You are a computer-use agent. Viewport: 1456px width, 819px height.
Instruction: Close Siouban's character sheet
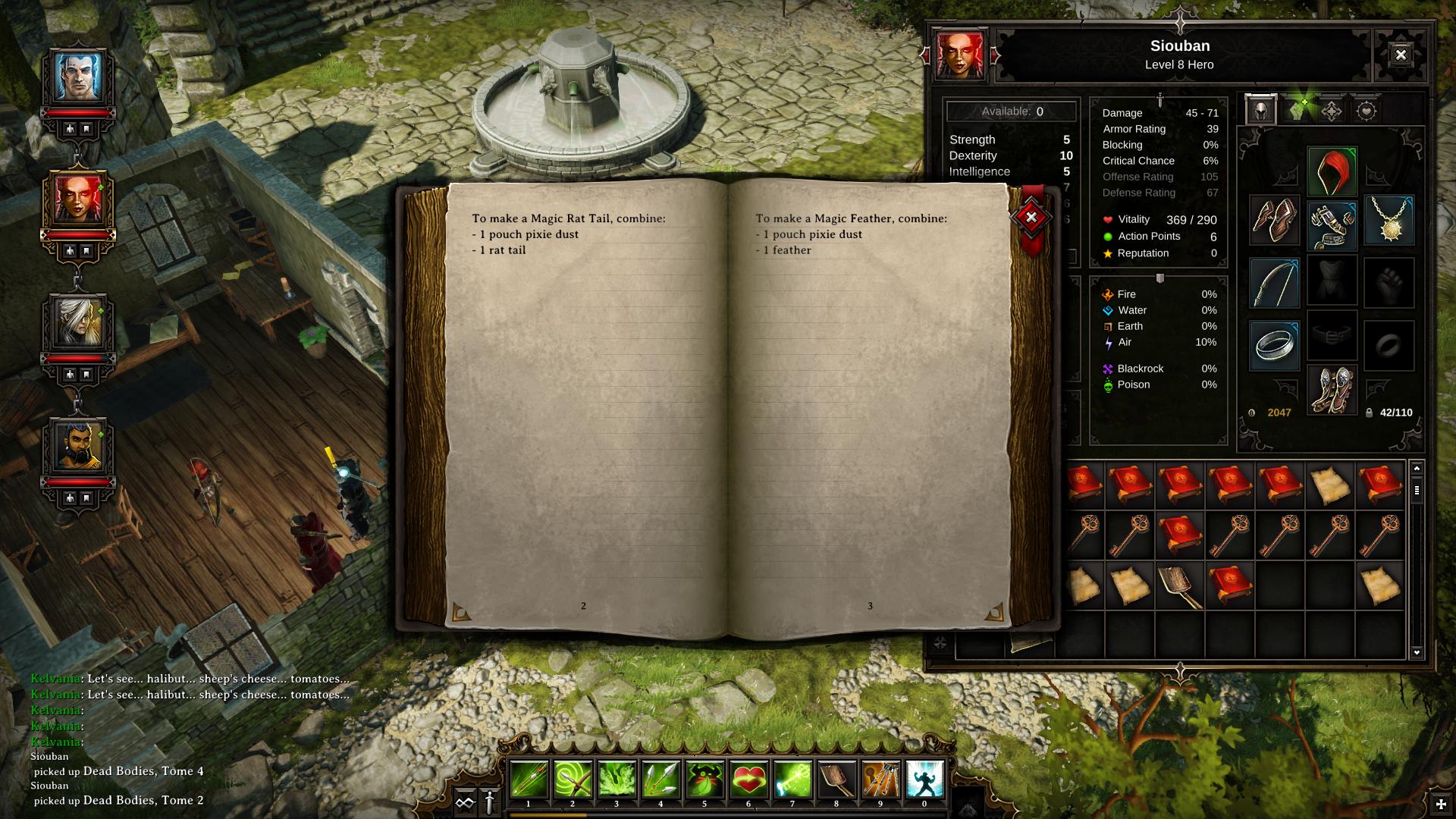(x=1400, y=55)
